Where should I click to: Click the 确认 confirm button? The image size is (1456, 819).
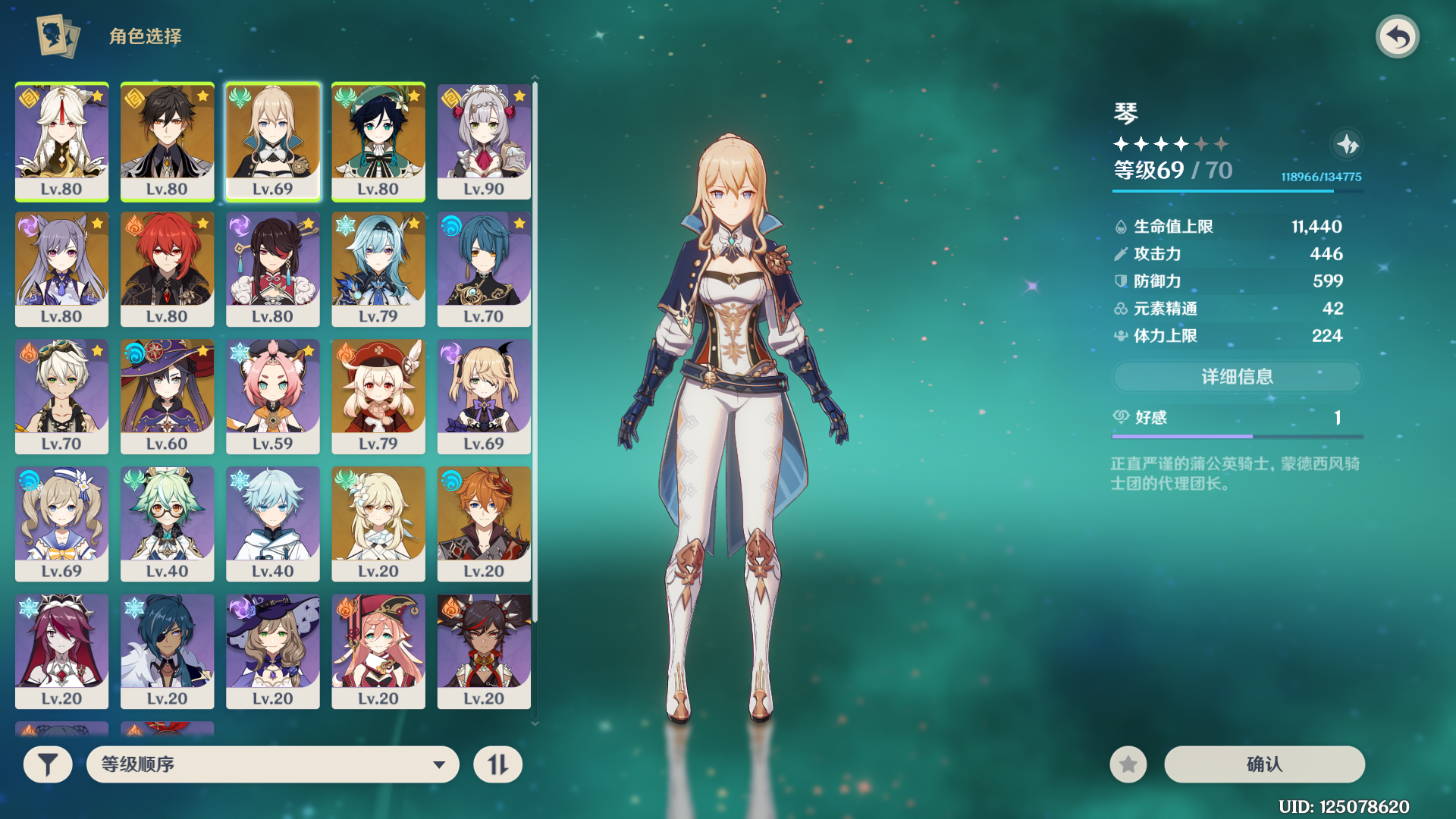1264,764
